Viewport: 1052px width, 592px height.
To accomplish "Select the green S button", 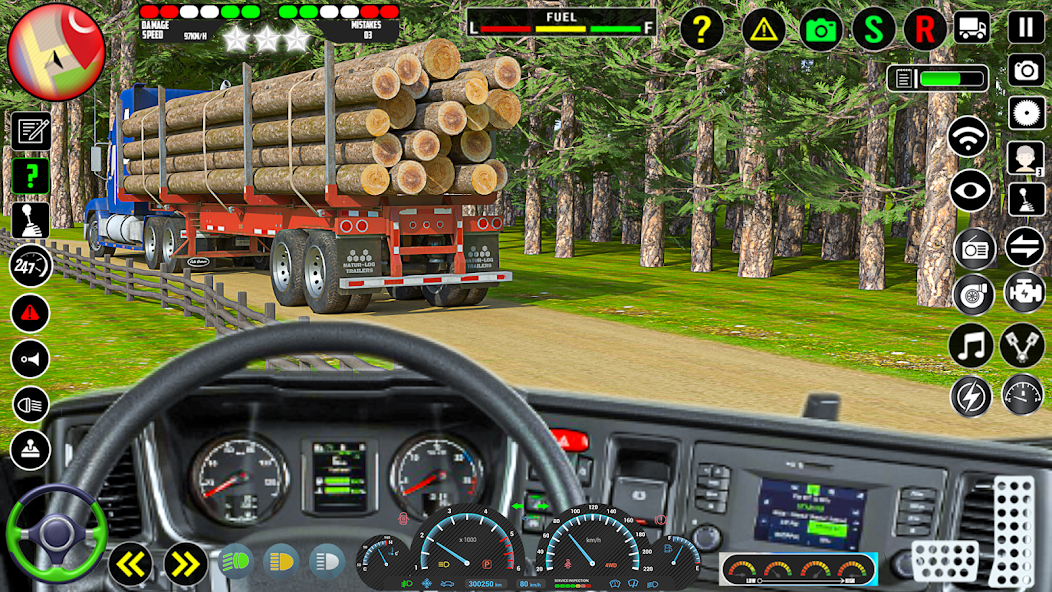I will [874, 29].
